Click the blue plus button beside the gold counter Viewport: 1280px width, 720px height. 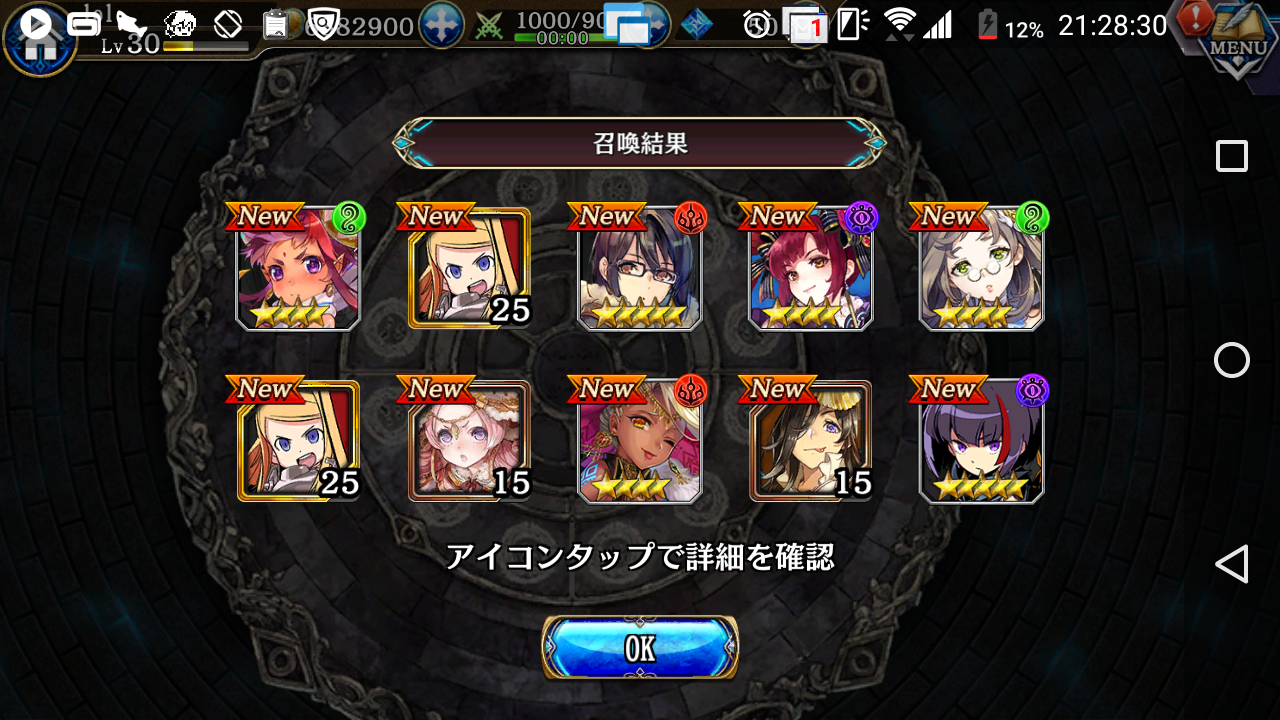(441, 25)
